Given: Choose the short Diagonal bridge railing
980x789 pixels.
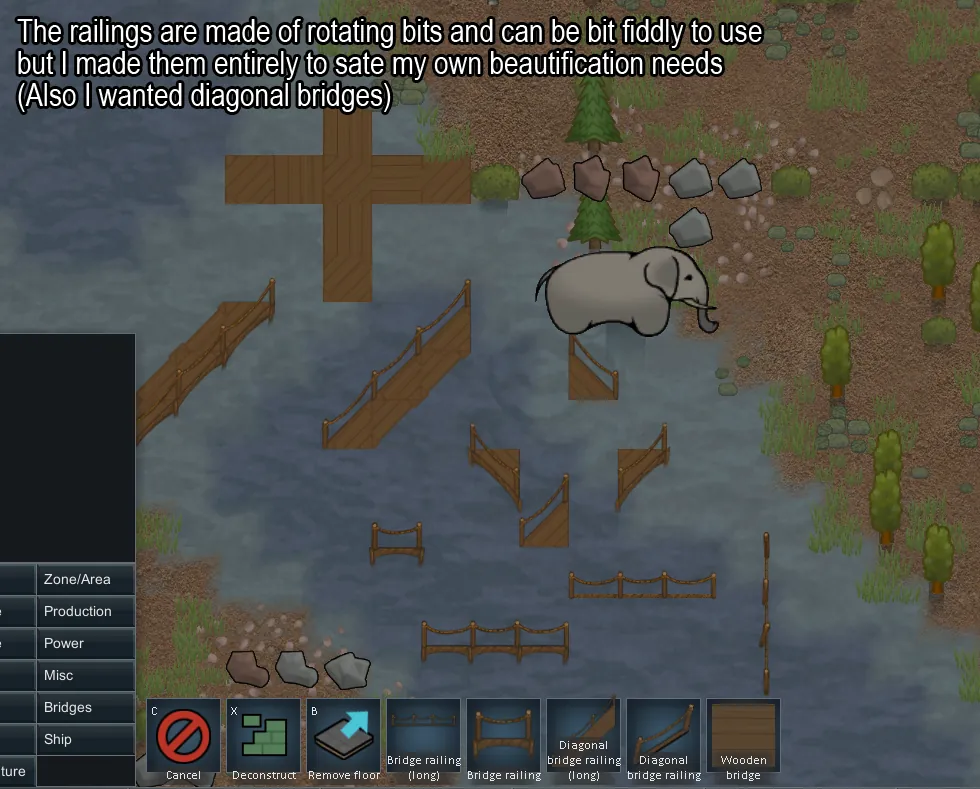Looking at the screenshot, I should [x=664, y=740].
